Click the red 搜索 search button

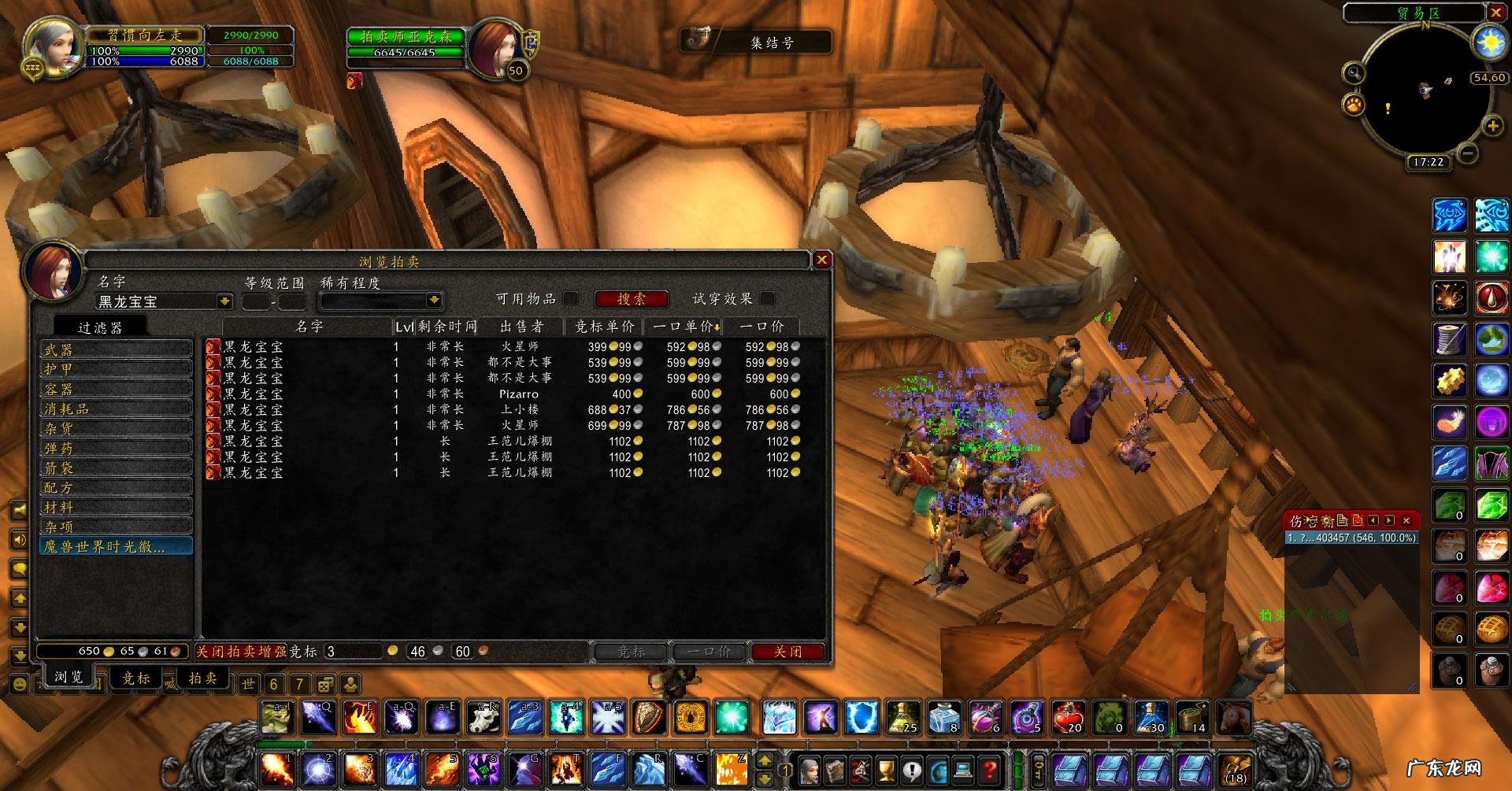click(x=631, y=299)
